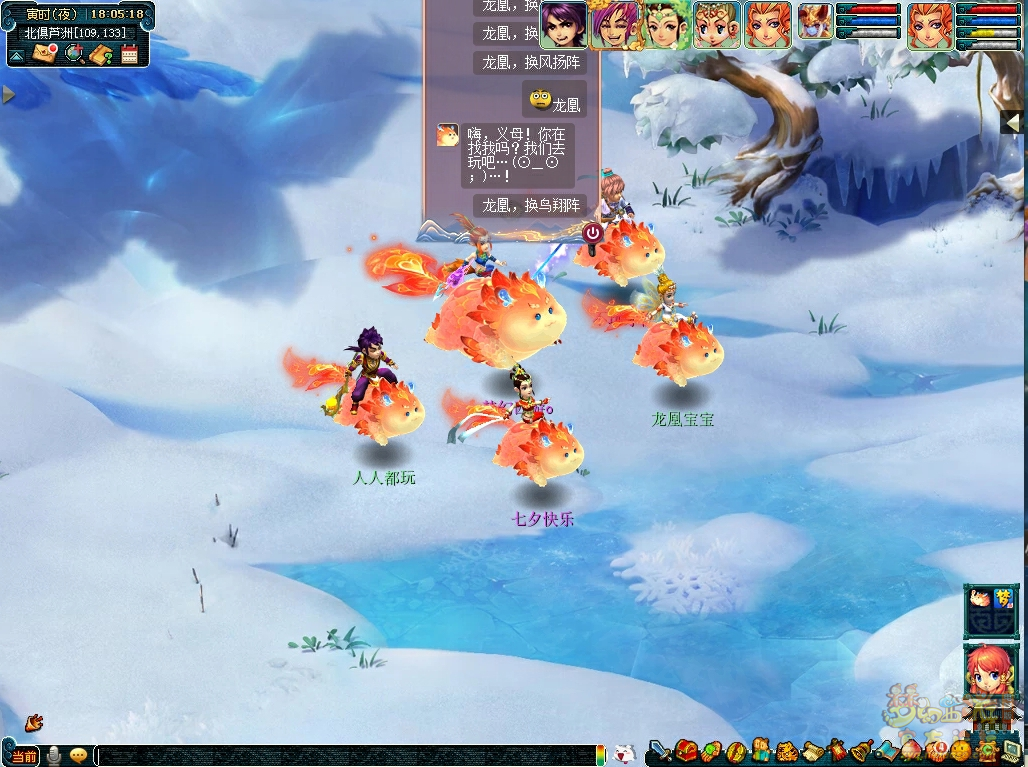The image size is (1028, 767).
Task: Select the sword attack icon in toolbar
Action: click(x=660, y=751)
